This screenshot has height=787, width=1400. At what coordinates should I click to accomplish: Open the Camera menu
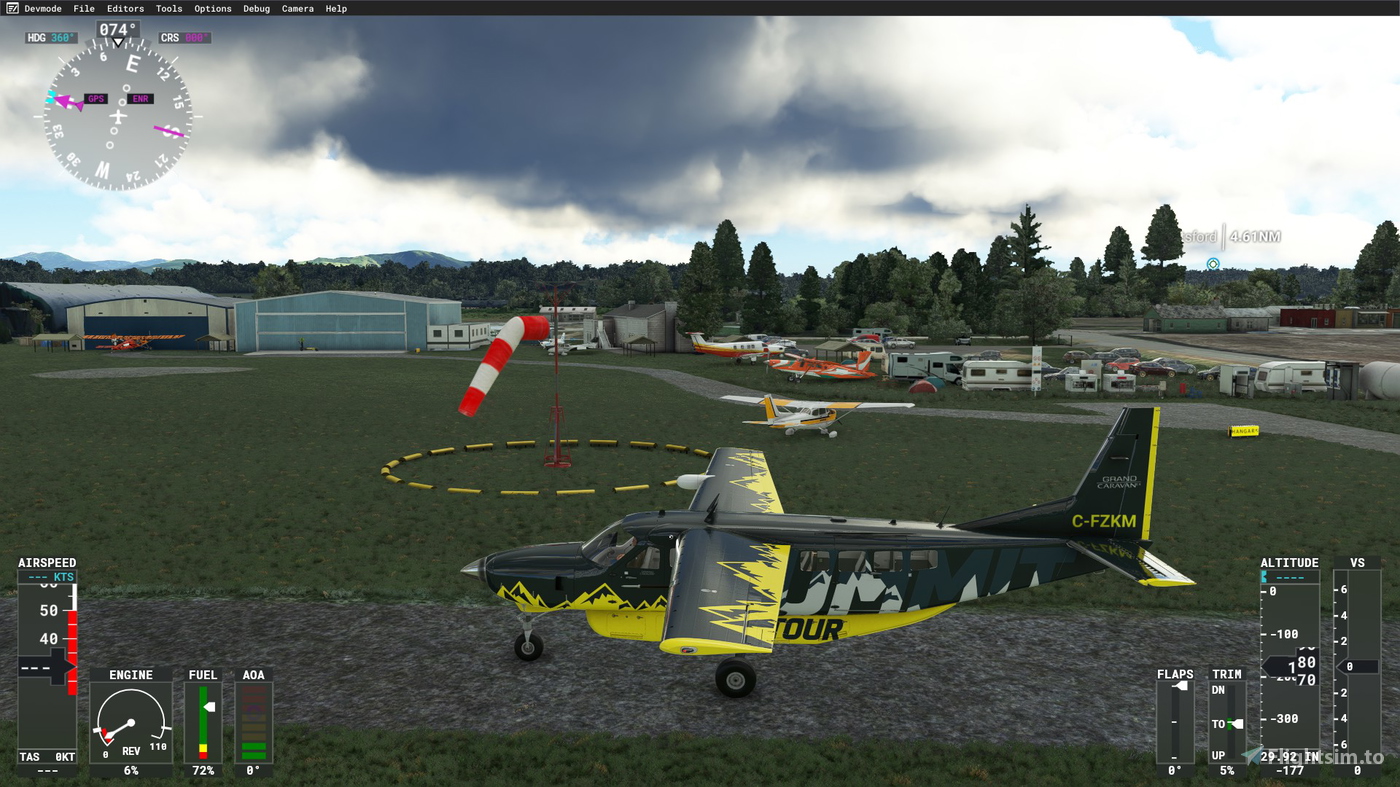pyautogui.click(x=297, y=8)
